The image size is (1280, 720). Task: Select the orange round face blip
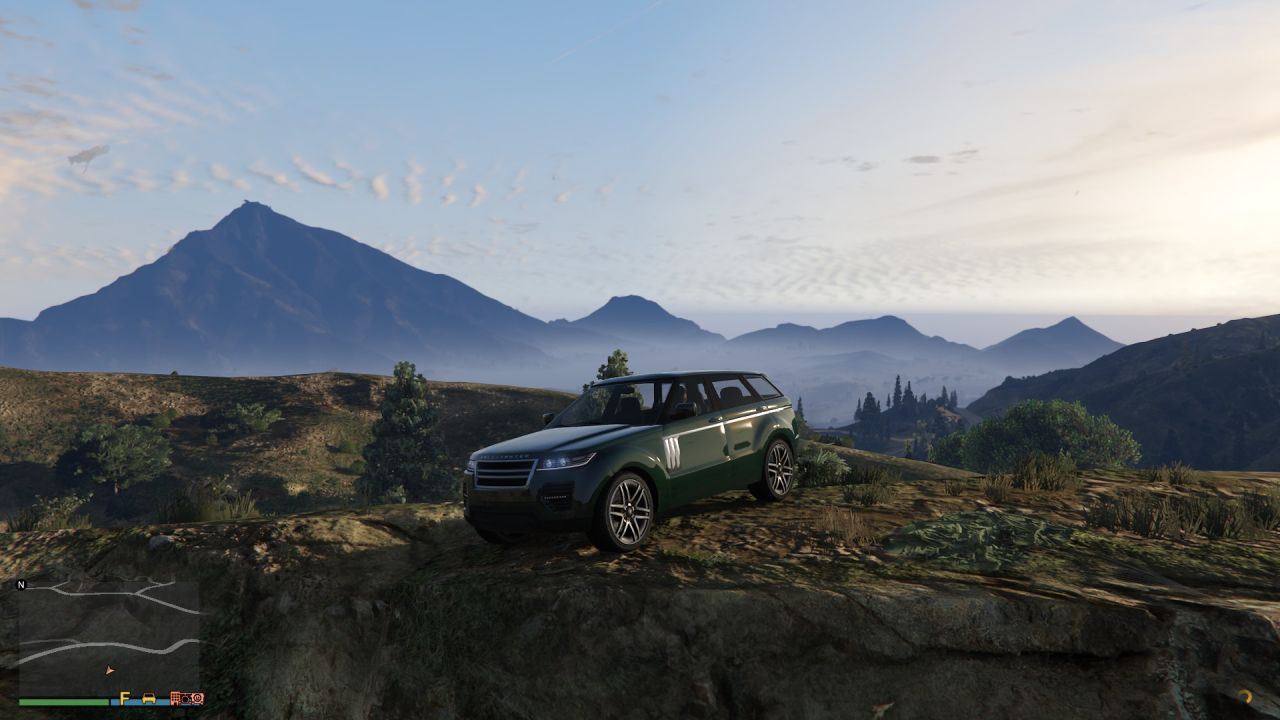click(196, 698)
